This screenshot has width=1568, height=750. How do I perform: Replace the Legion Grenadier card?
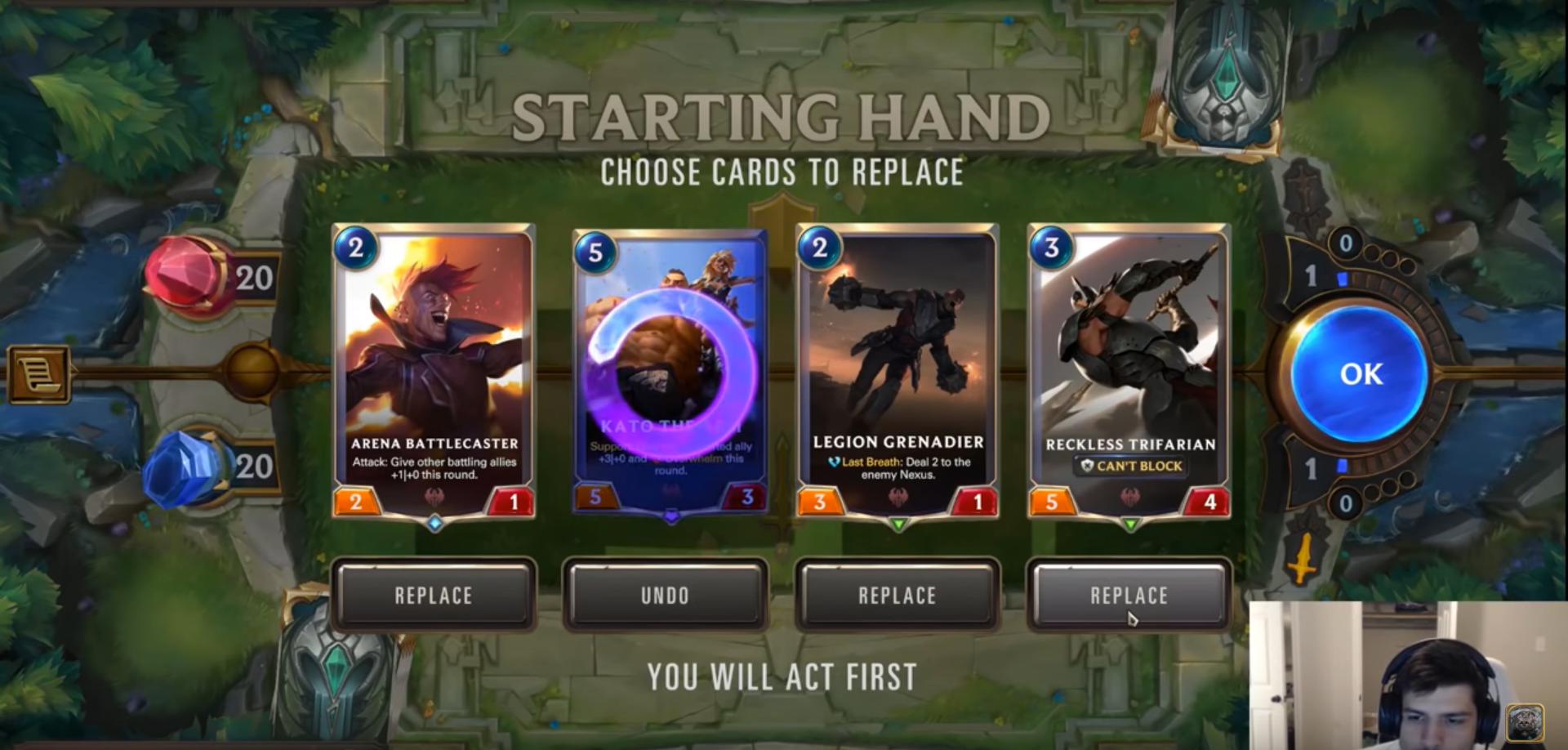897,596
